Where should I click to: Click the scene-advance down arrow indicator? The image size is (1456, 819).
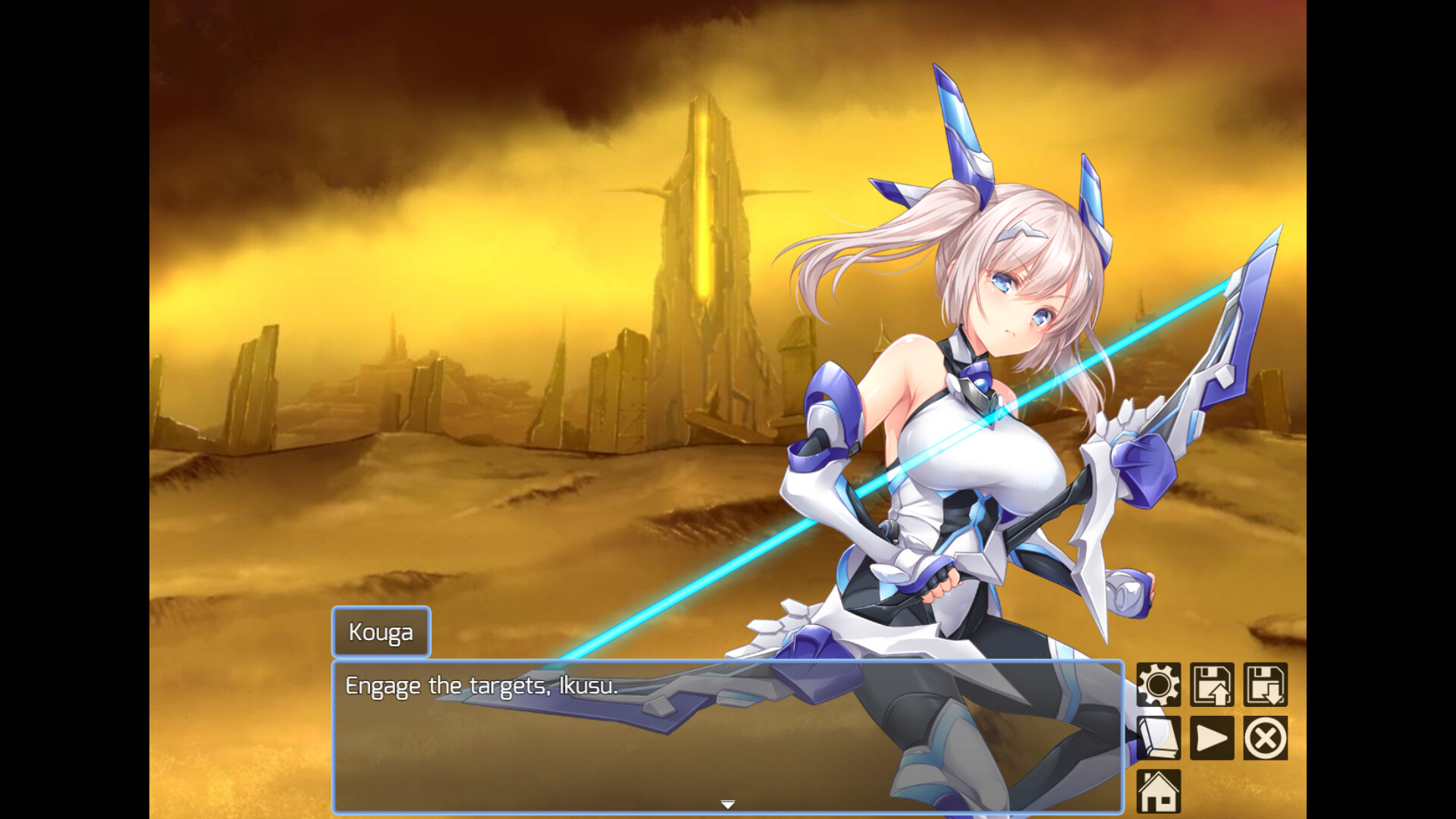[727, 802]
